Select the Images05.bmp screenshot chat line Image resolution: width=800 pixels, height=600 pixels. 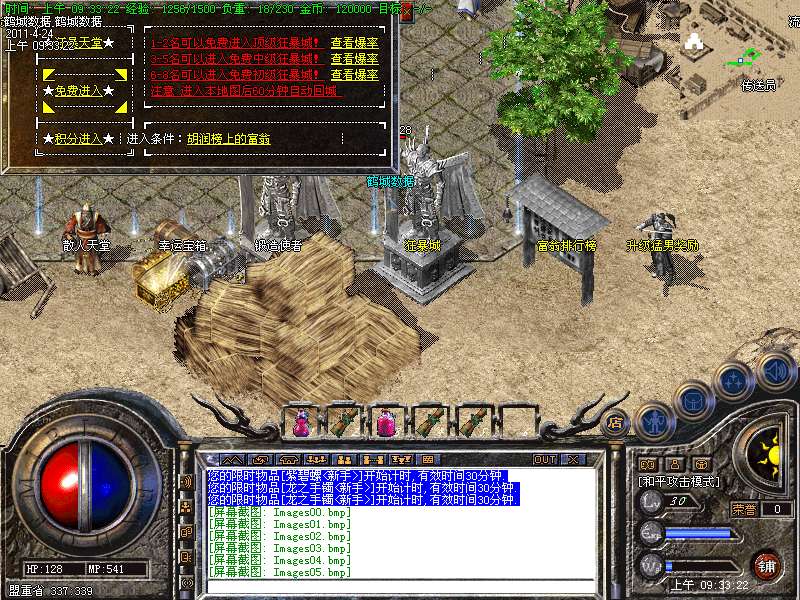tap(280, 573)
